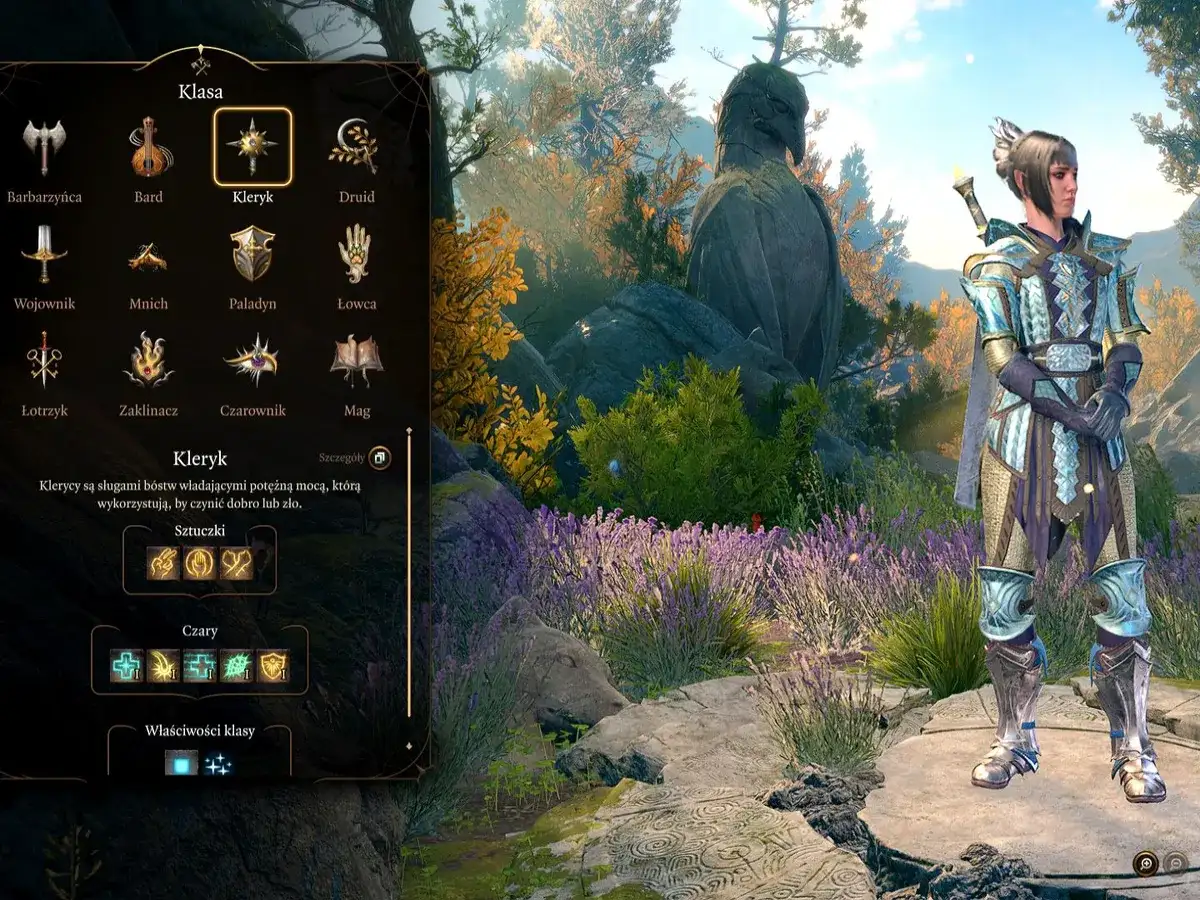Pick the Mag class spellbook
This screenshot has height=900, width=1200.
[355, 360]
